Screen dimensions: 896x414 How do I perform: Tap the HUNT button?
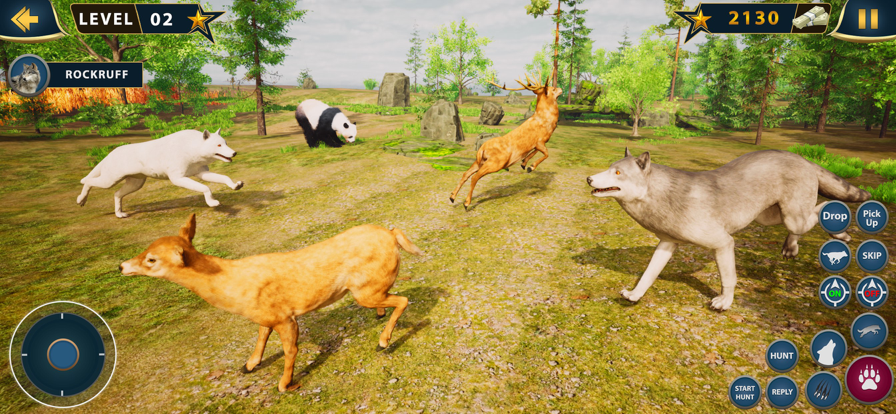(x=782, y=355)
